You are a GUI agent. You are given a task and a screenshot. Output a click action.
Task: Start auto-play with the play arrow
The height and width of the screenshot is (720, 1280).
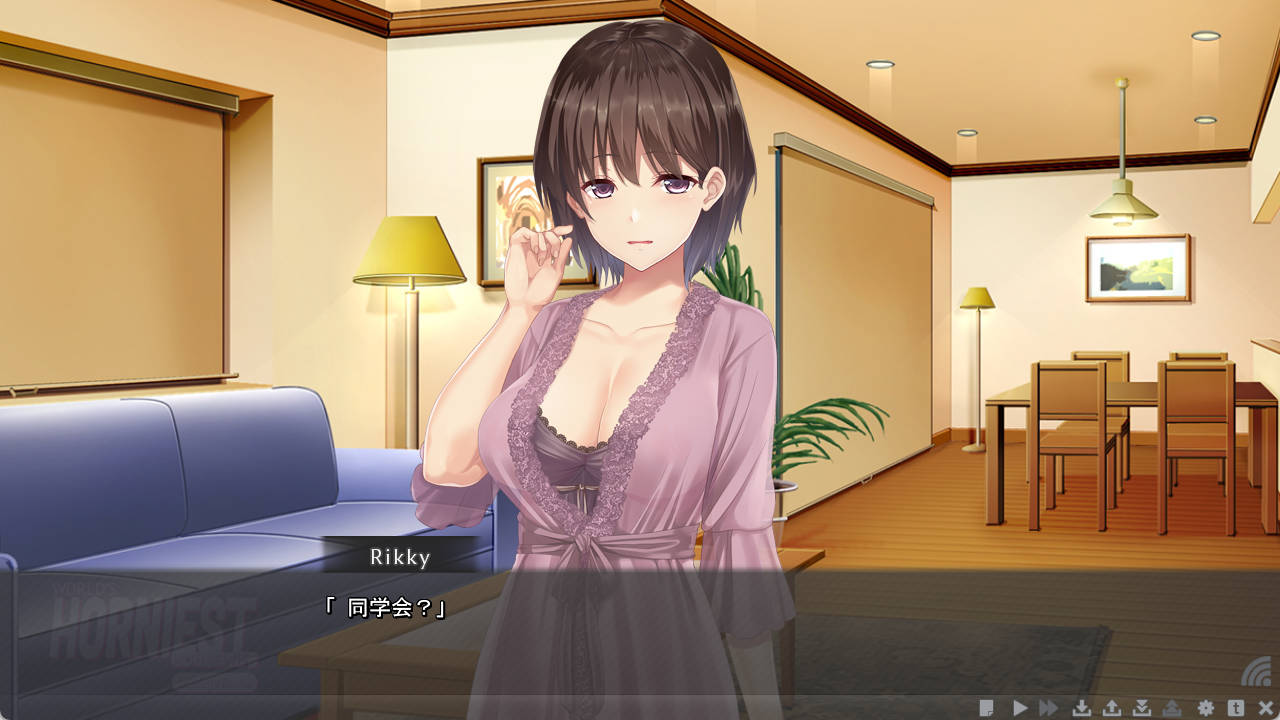tap(1020, 708)
